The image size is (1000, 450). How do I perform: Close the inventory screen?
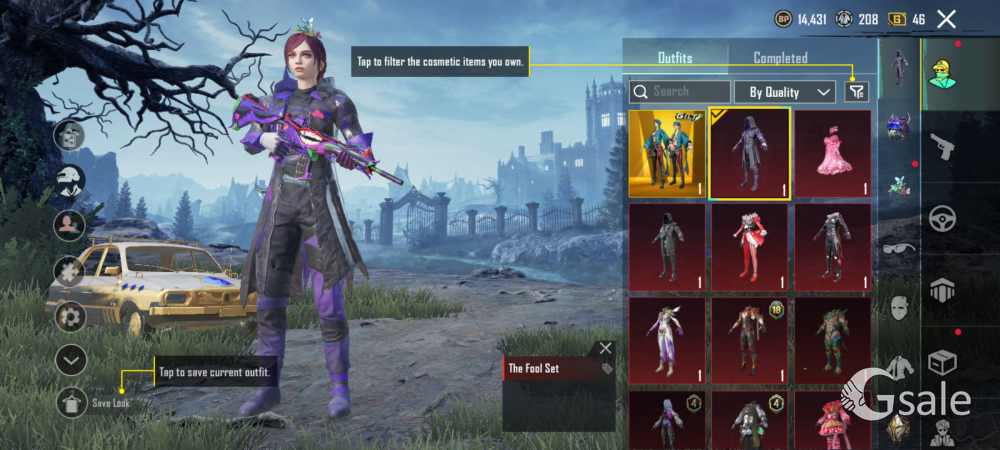point(946,19)
